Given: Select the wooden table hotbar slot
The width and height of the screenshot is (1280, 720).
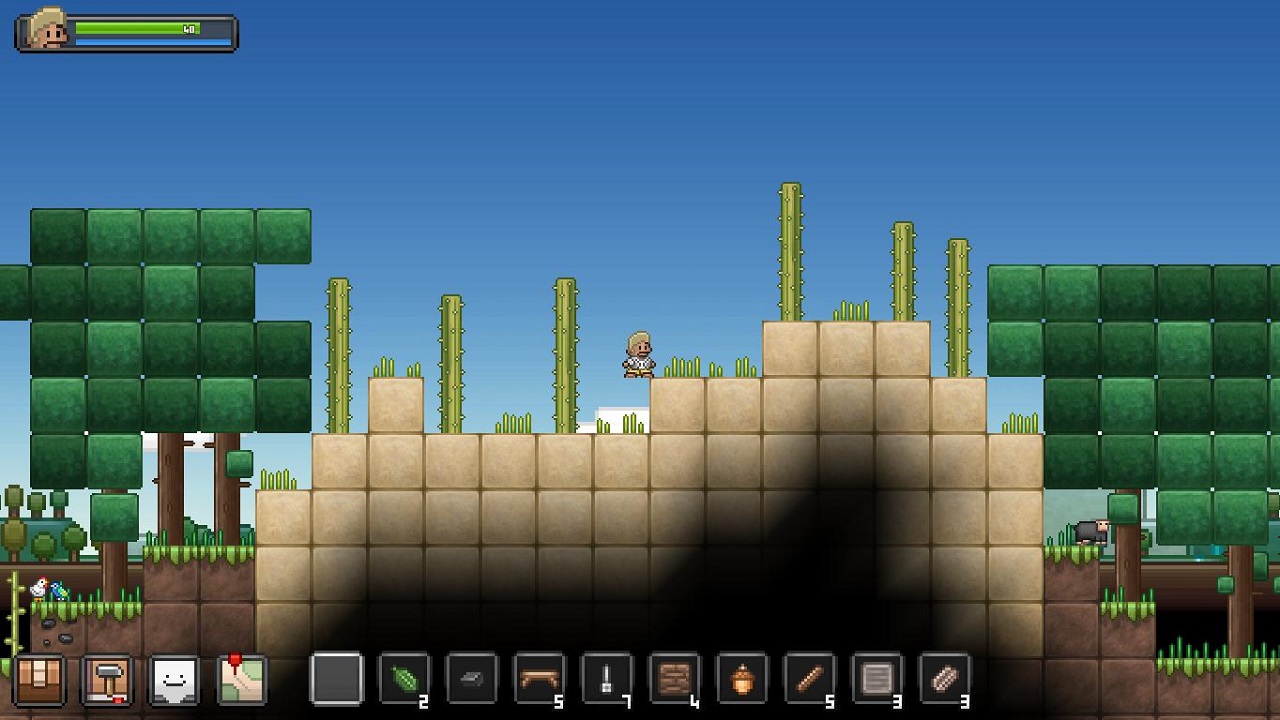Looking at the screenshot, I should (x=539, y=680).
